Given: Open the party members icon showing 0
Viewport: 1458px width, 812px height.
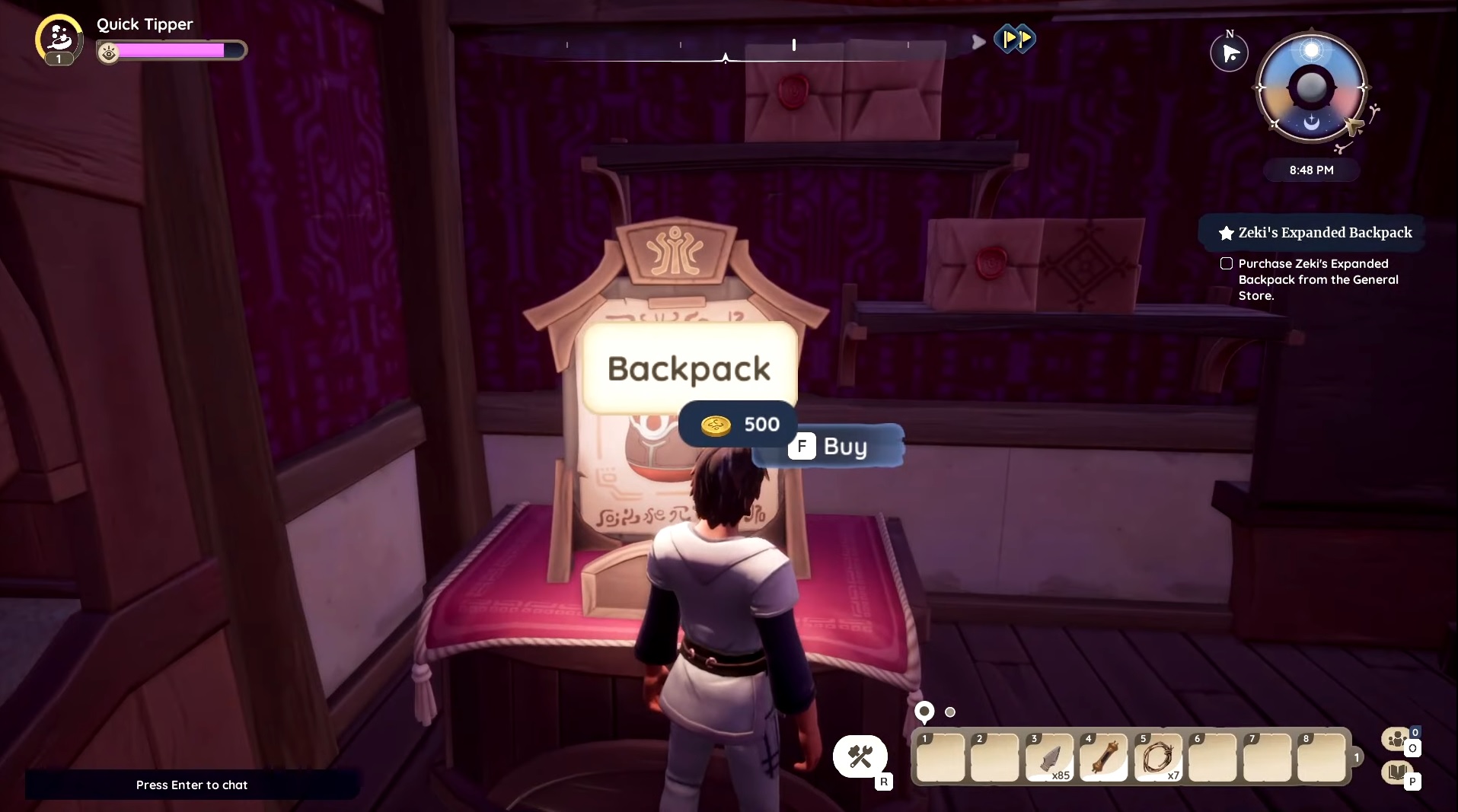Looking at the screenshot, I should point(1396,739).
